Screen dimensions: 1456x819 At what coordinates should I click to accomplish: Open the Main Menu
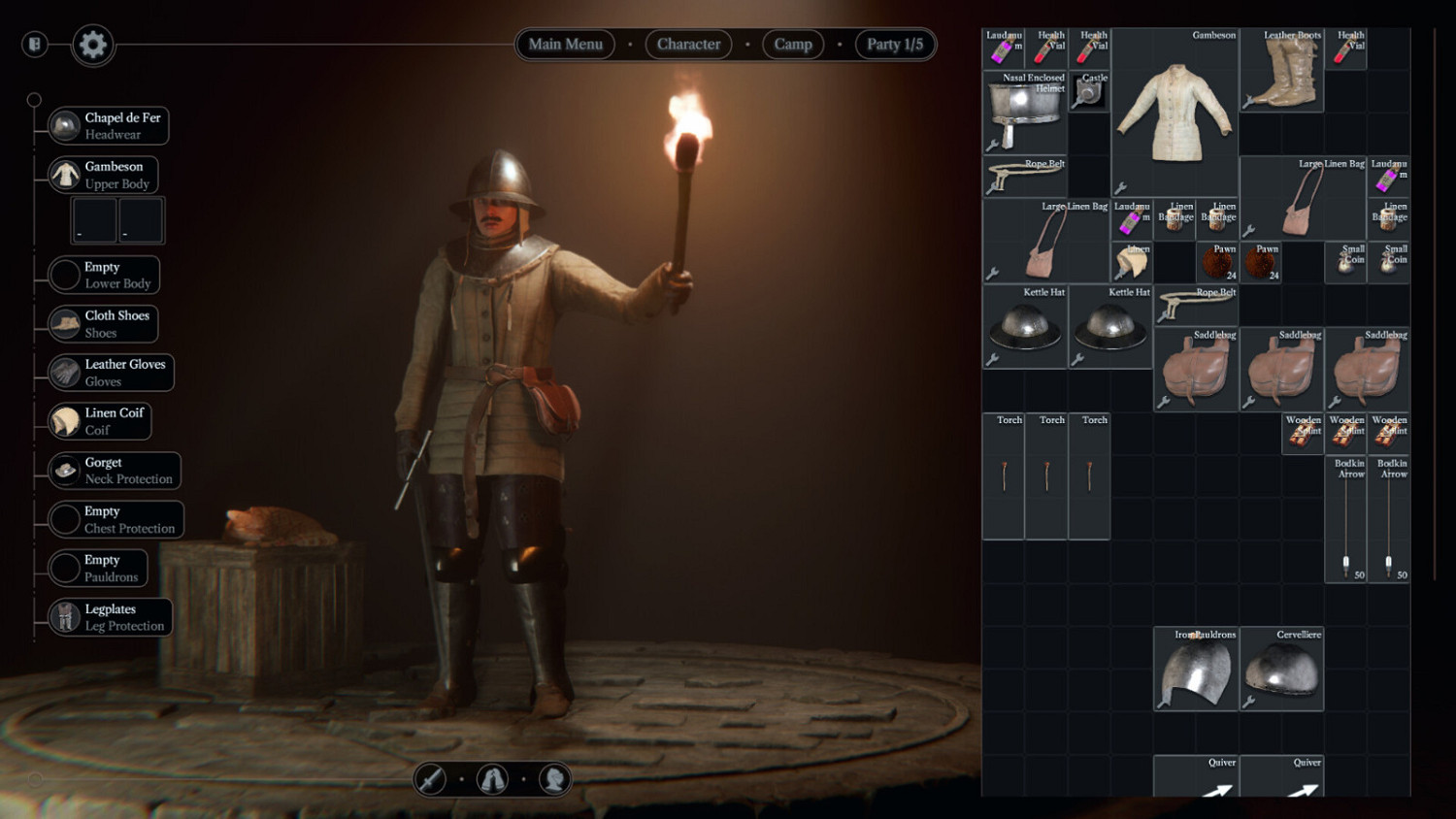click(x=565, y=45)
